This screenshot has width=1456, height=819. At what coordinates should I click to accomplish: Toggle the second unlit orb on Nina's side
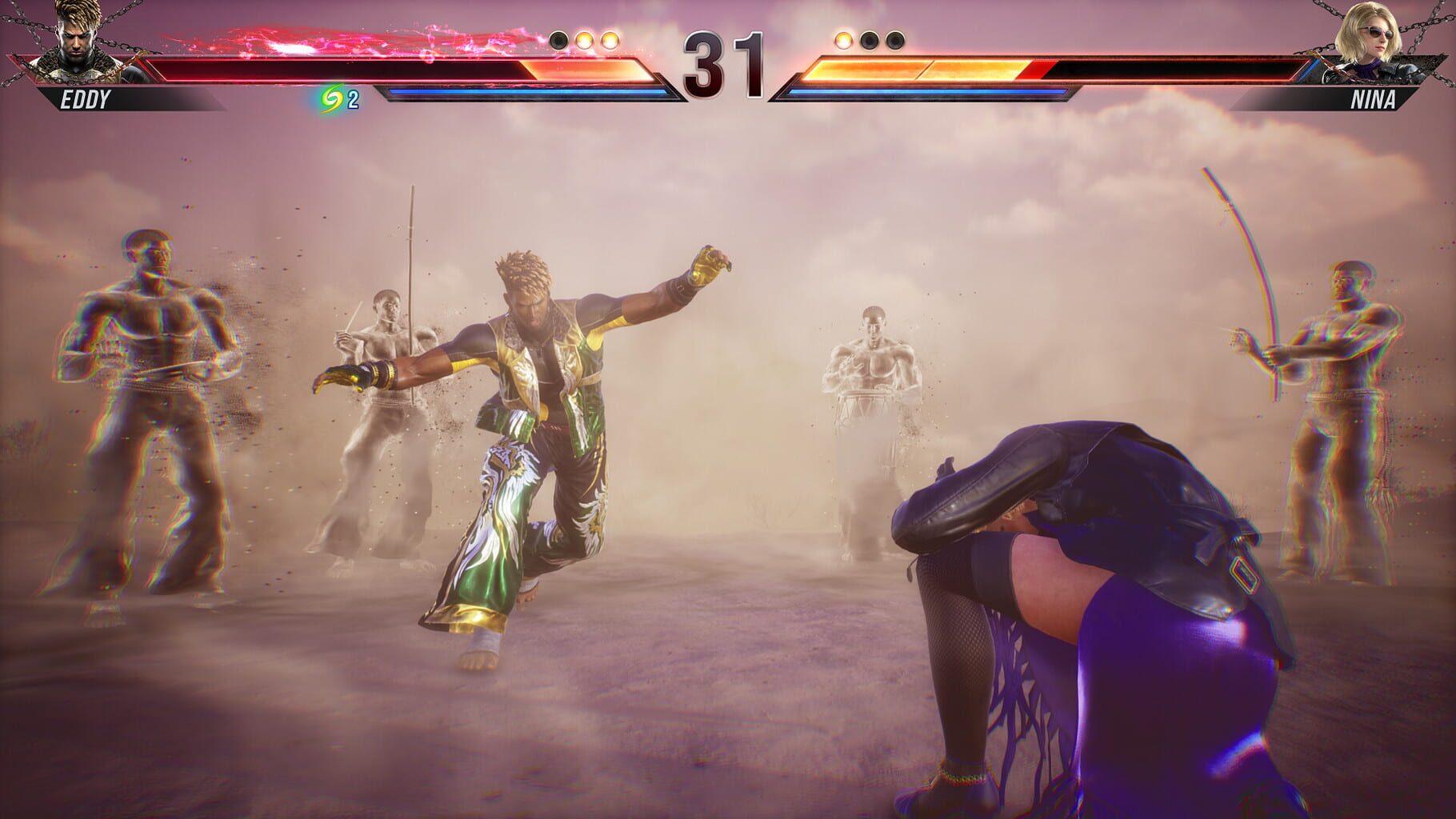[x=870, y=38]
